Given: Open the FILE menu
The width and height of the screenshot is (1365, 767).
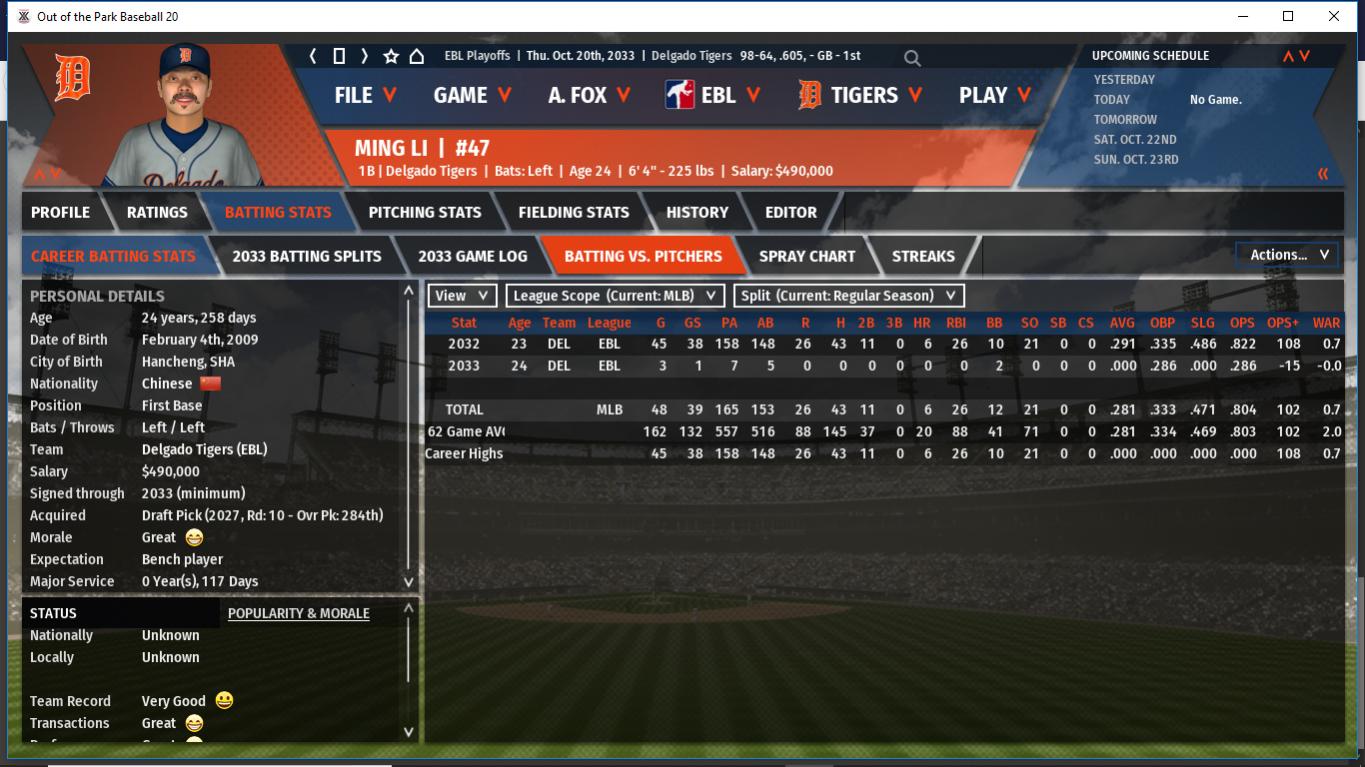Looking at the screenshot, I should coord(365,95).
